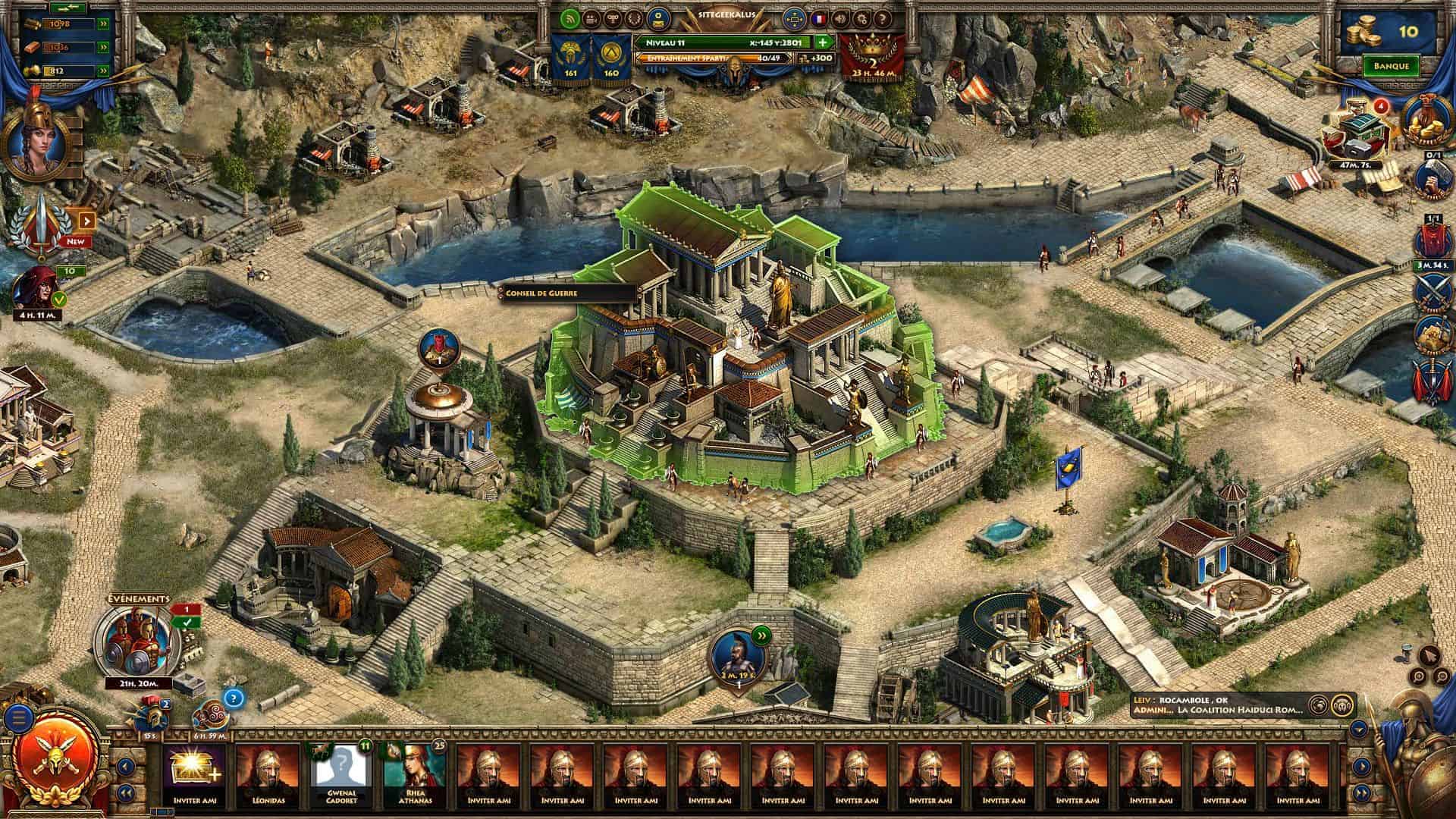
Task: Open the blue hamburger menu button
Action: pyautogui.click(x=19, y=716)
